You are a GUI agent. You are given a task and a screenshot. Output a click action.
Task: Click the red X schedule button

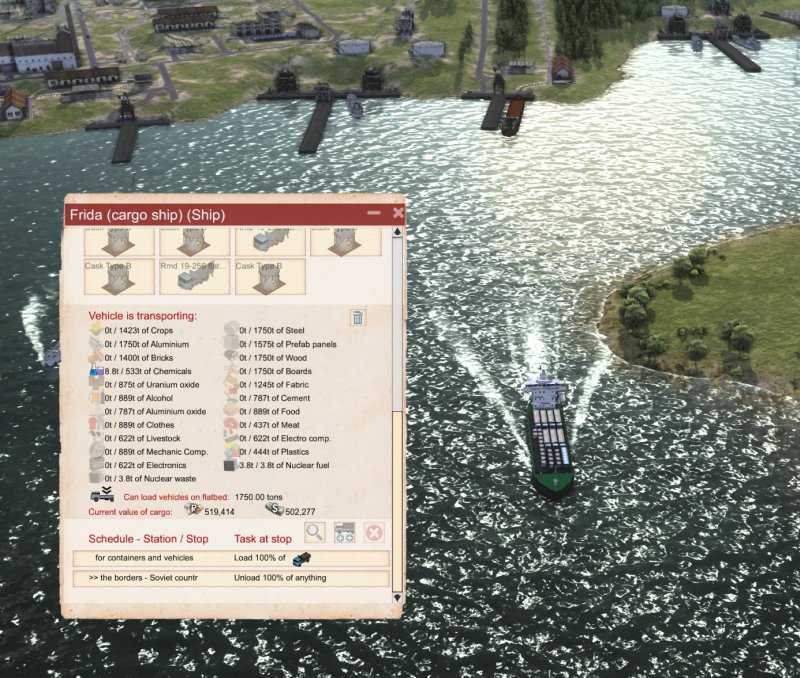(374, 533)
